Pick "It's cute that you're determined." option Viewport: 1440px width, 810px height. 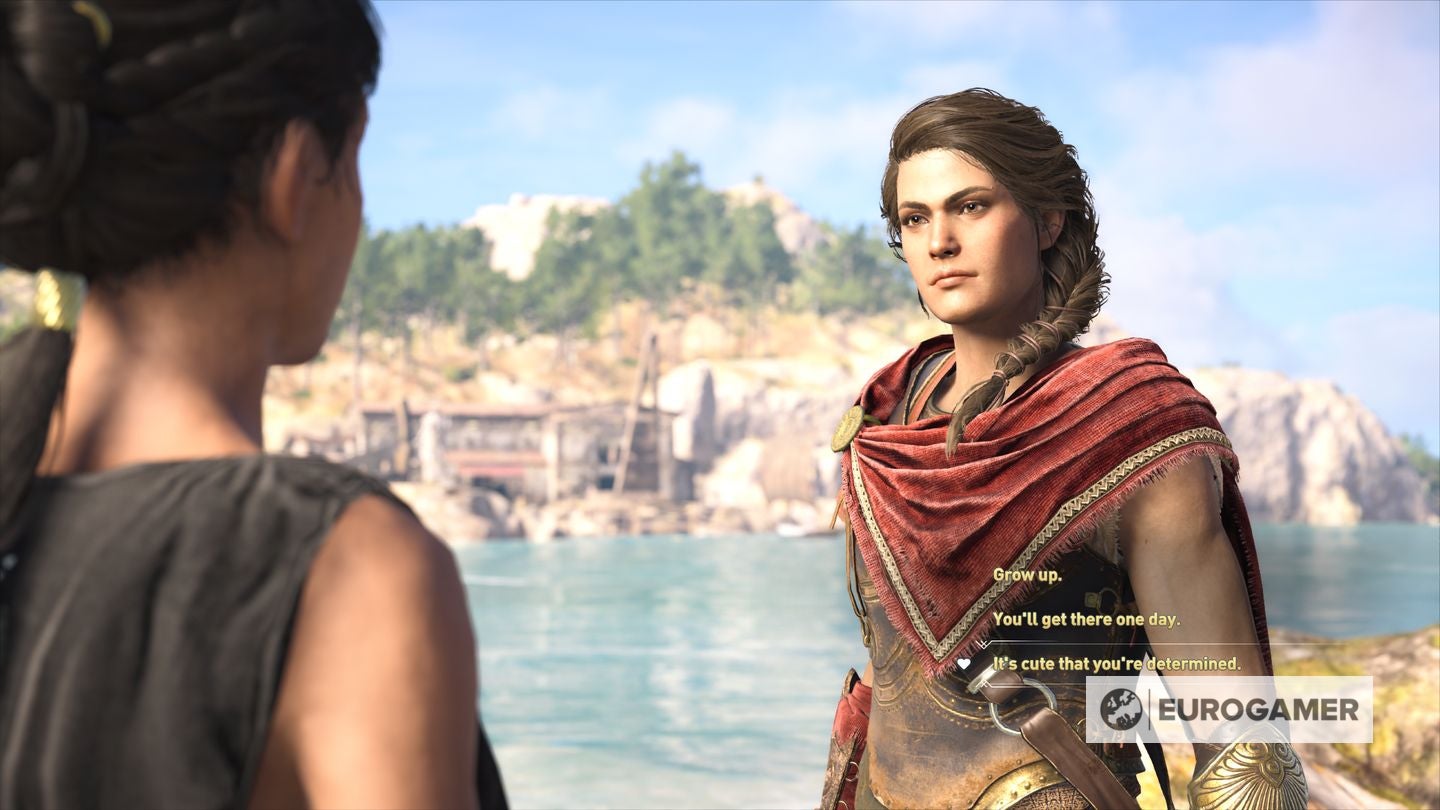[x=1116, y=663]
